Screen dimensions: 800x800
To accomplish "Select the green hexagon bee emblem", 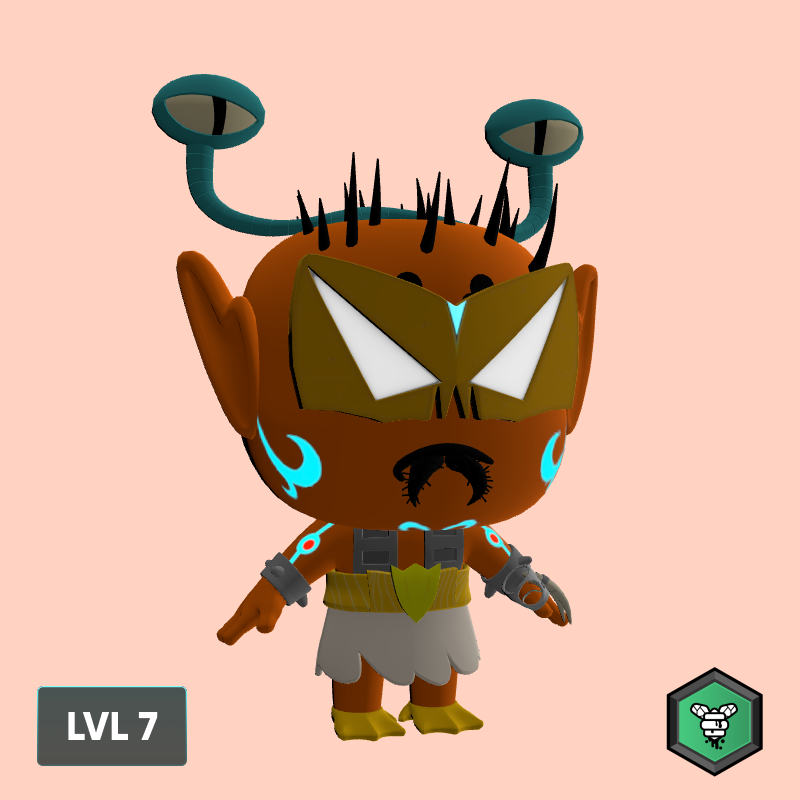I will pyautogui.click(x=714, y=721).
